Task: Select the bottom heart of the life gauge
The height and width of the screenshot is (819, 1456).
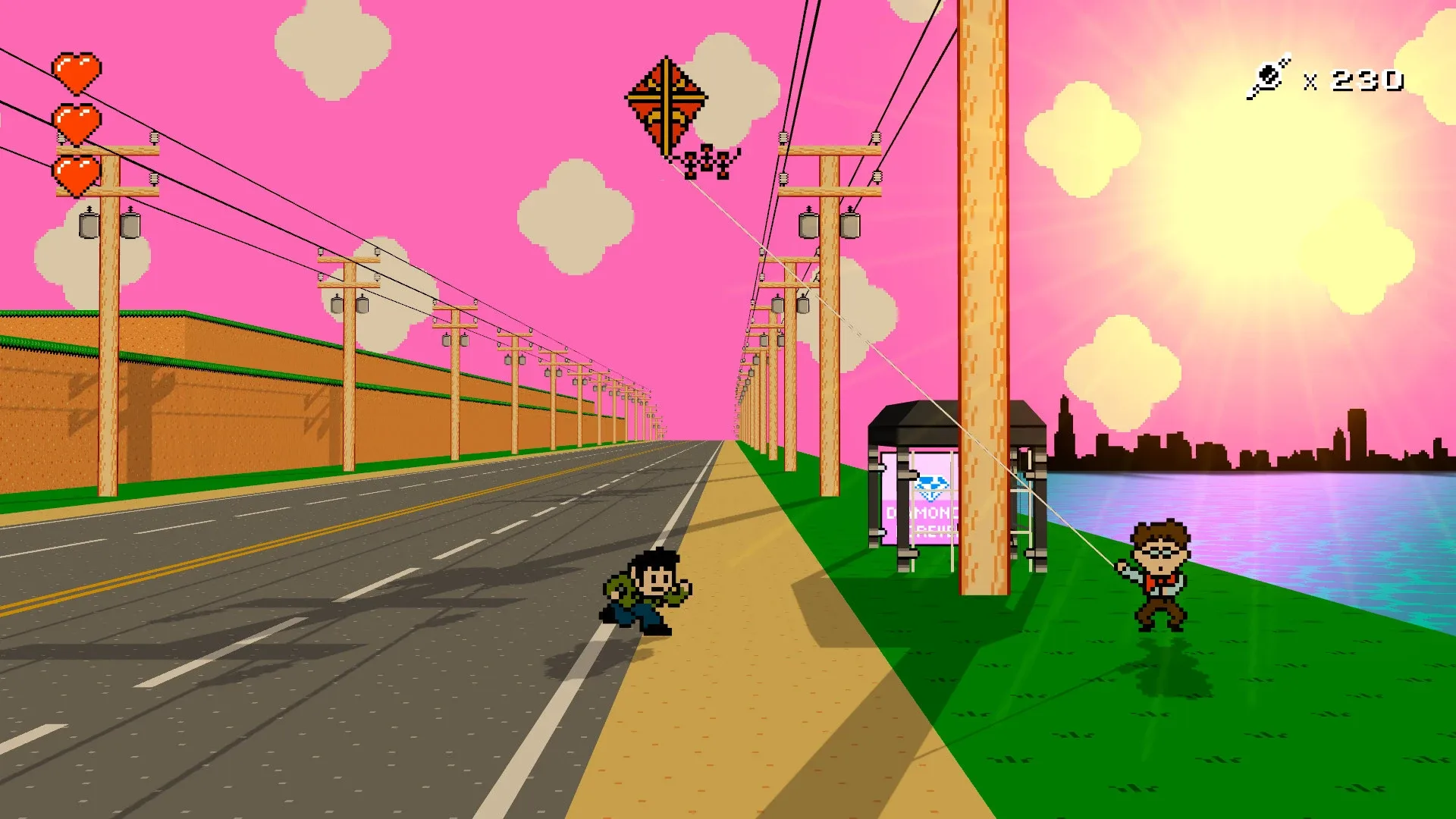Action: coord(76,173)
